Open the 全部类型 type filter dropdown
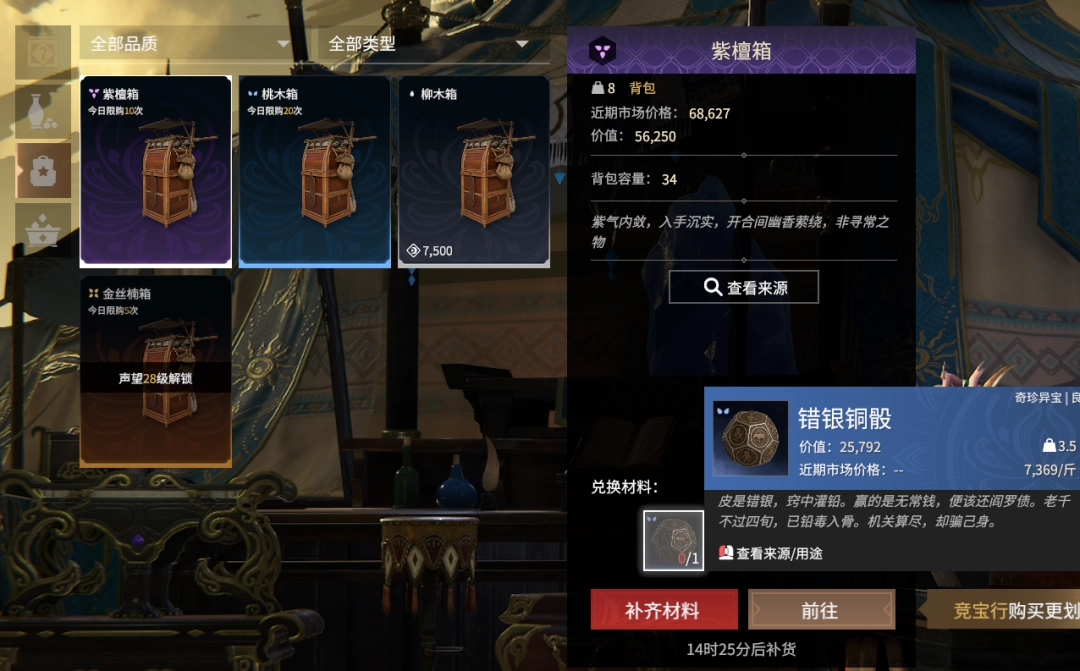Screen dimensions: 1080x671 tap(428, 45)
